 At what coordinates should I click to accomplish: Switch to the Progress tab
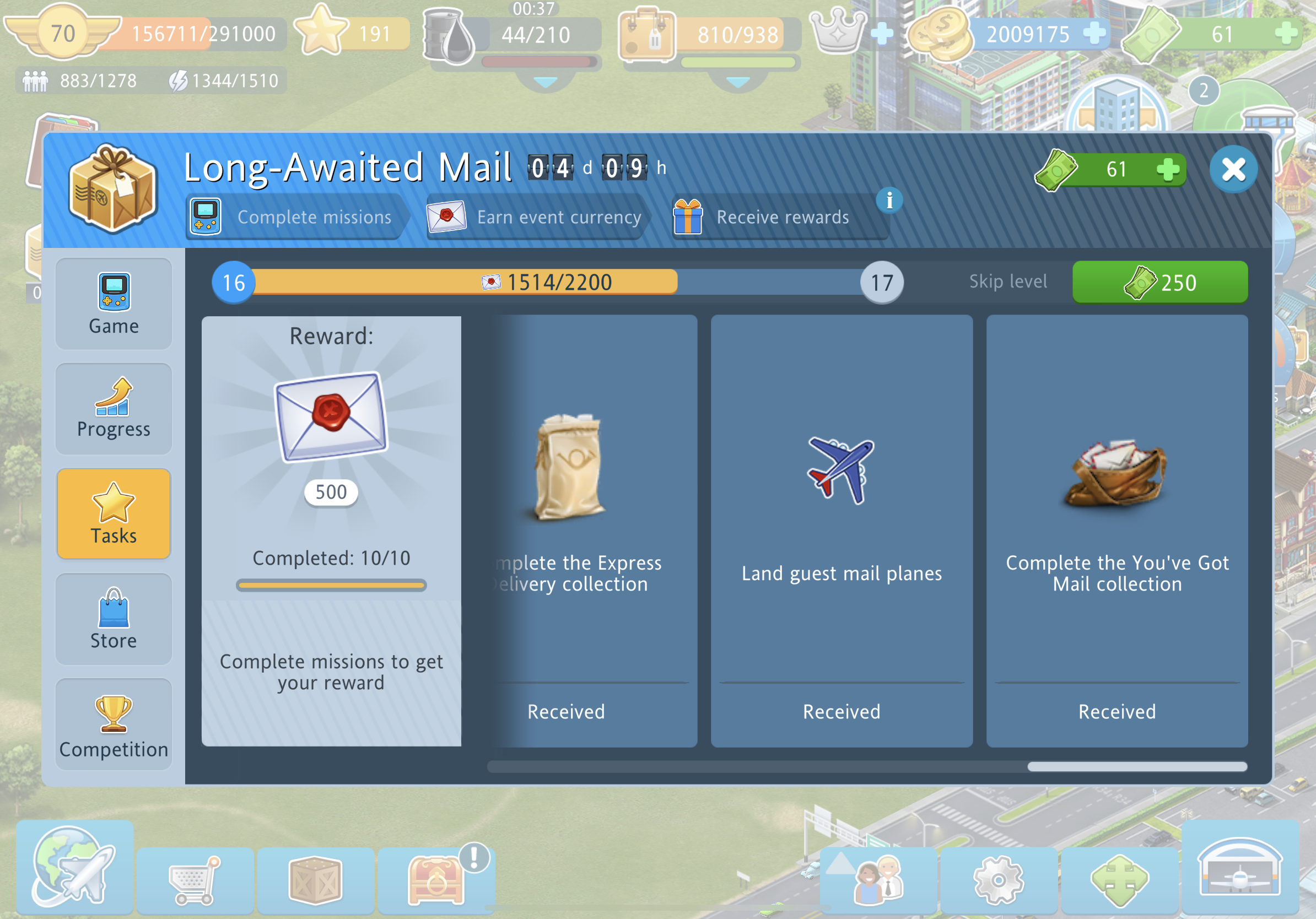114,408
